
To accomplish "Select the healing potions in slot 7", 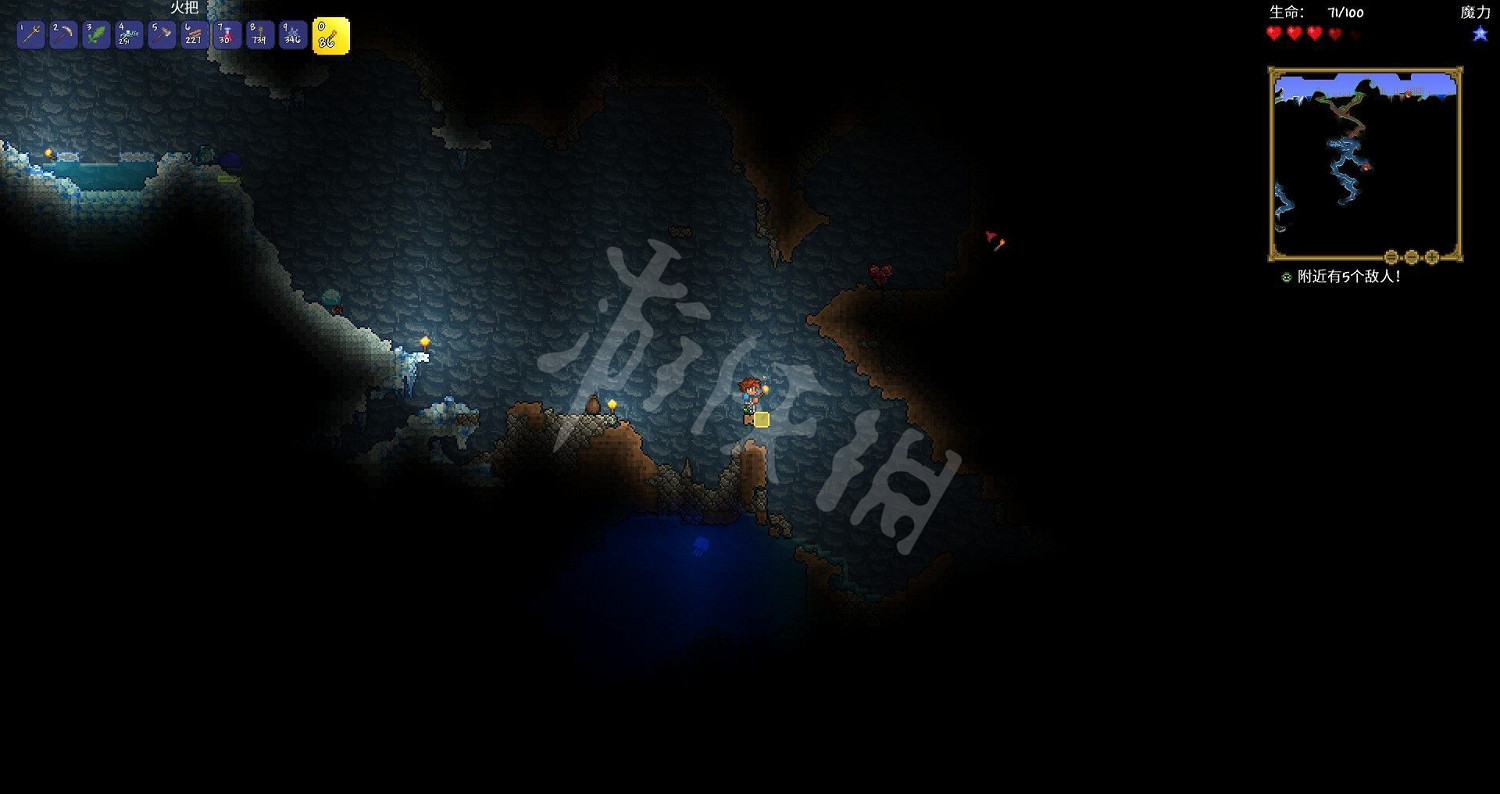I will [226, 35].
